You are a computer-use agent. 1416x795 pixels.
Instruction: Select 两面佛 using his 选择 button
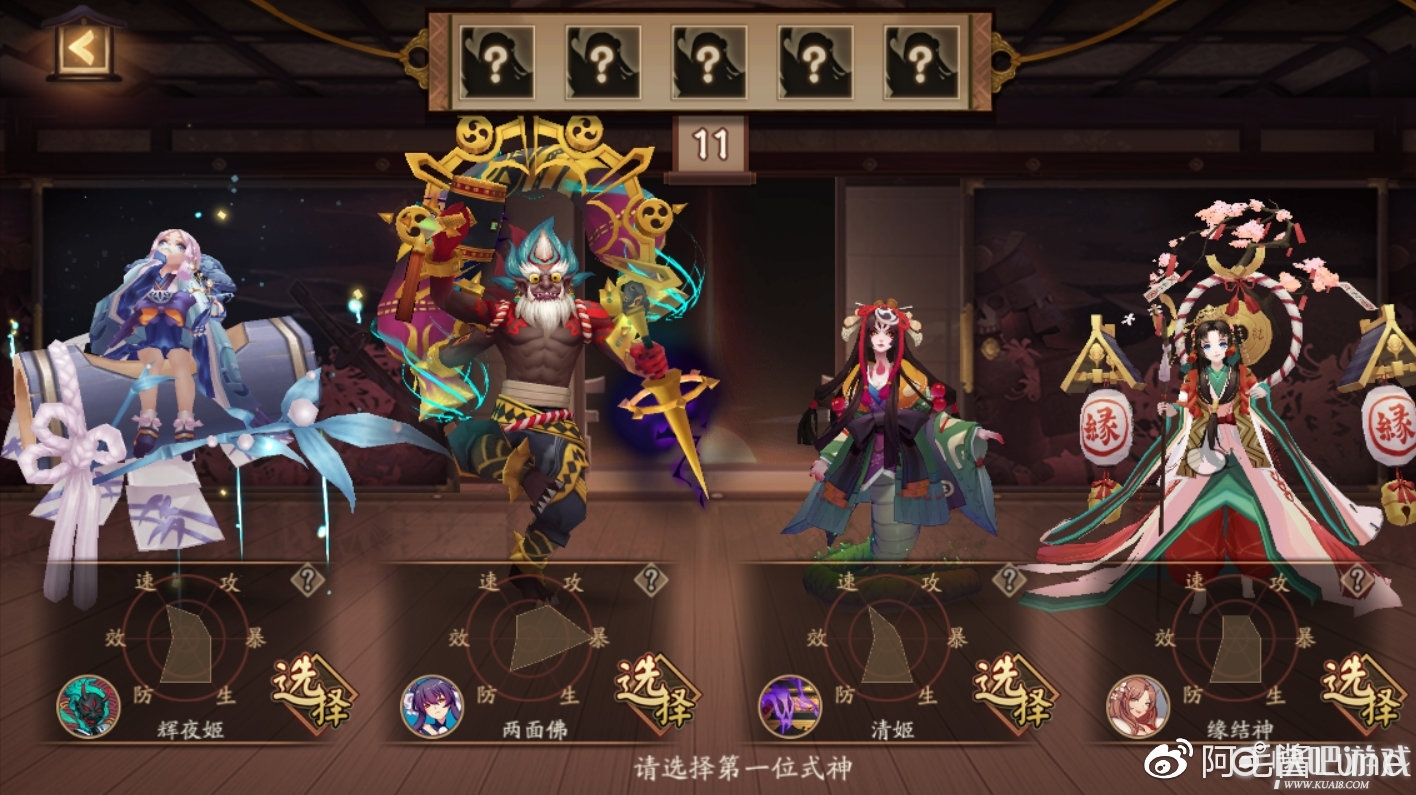pos(656,692)
